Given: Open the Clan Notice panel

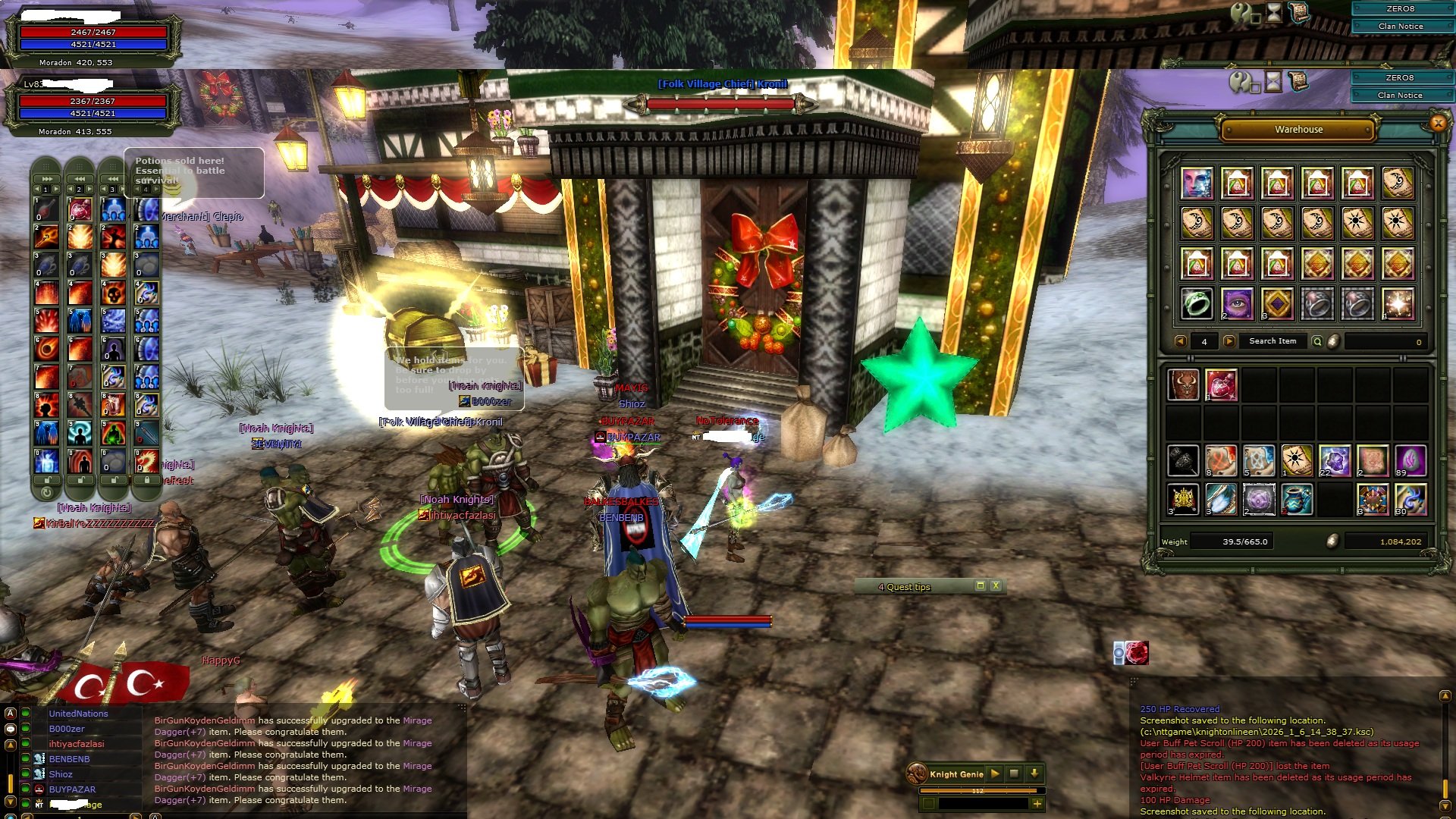Looking at the screenshot, I should coord(1401,95).
